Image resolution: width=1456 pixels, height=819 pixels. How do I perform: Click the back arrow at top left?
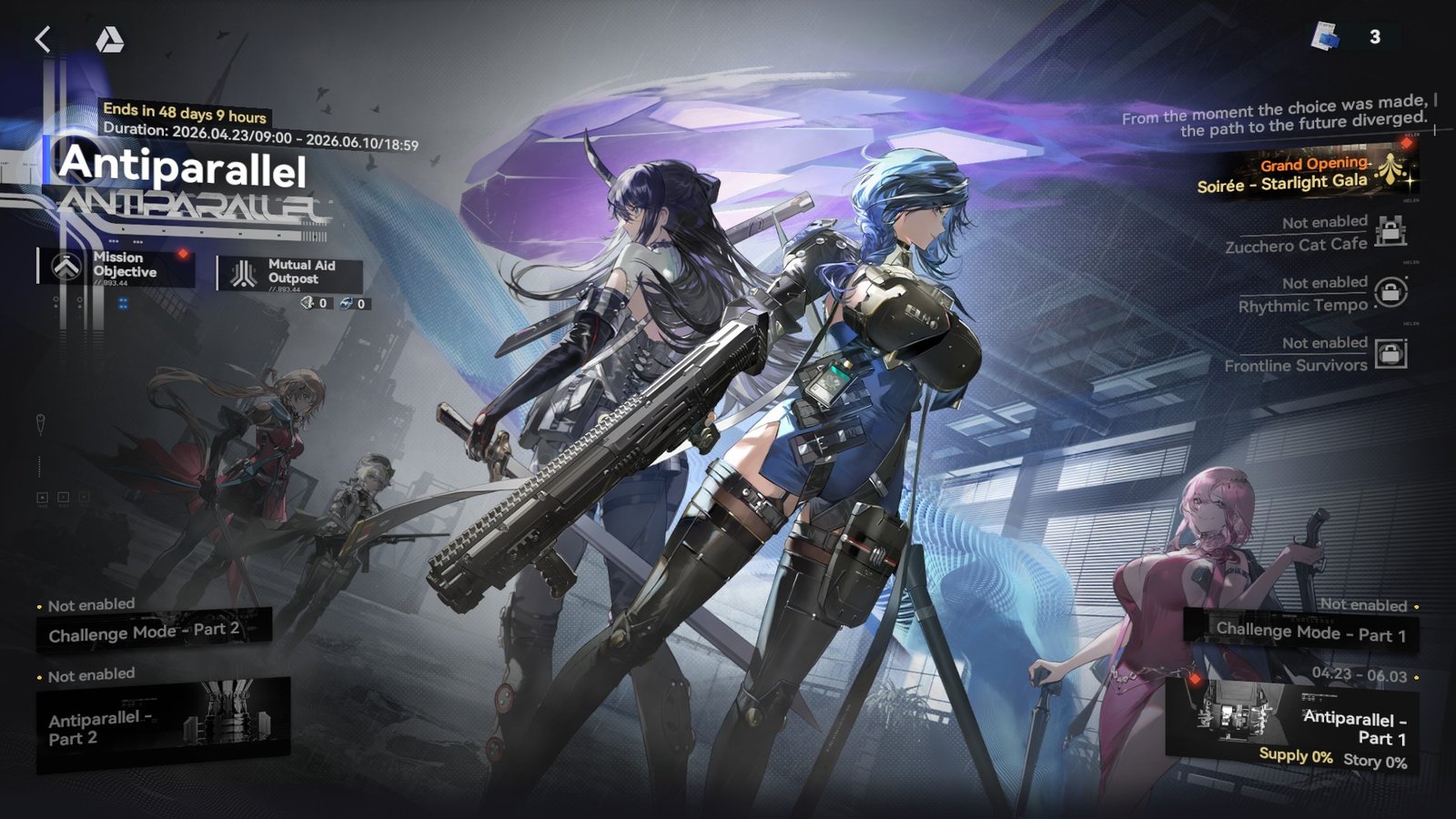coord(41,39)
